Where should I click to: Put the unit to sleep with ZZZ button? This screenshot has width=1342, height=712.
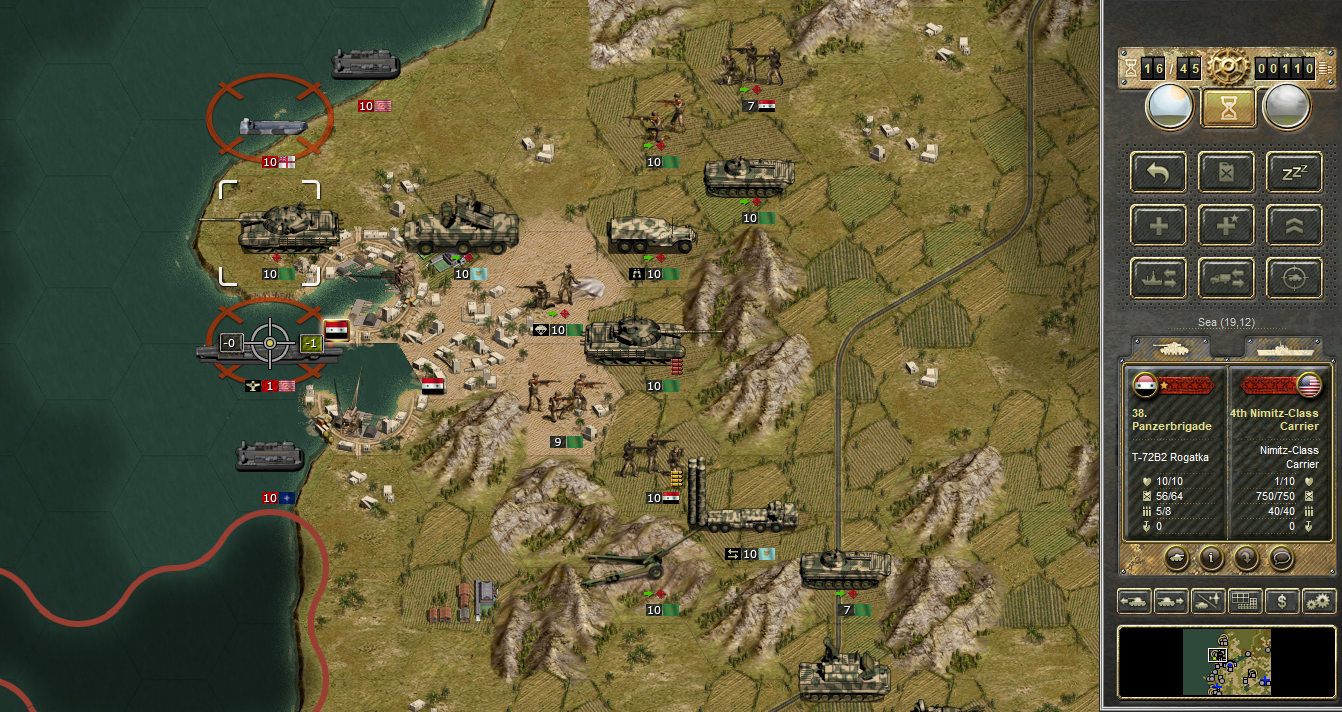pos(1294,172)
